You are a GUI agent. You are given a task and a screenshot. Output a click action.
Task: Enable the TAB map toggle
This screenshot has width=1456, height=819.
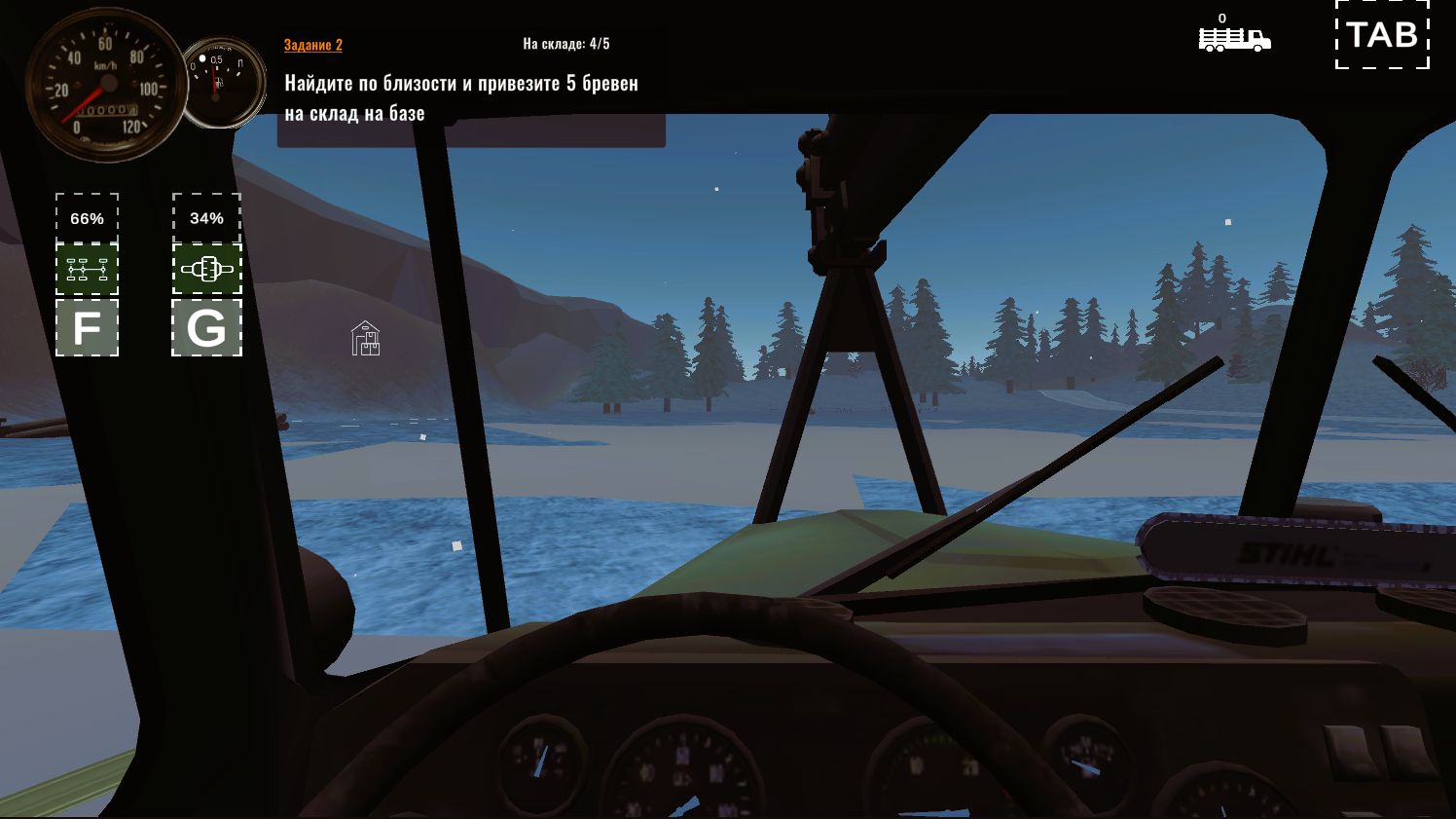click(1381, 36)
